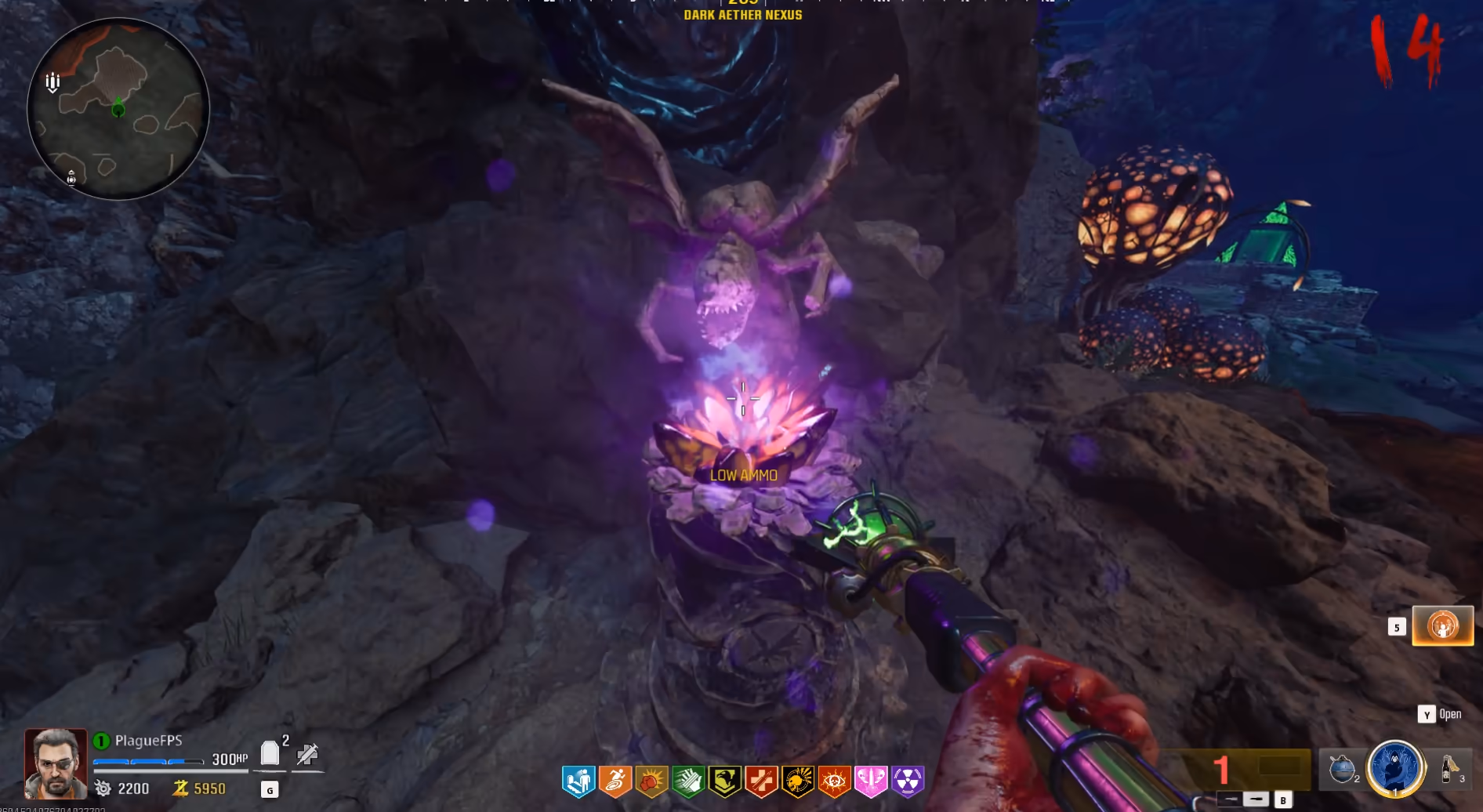Select the pink Double Tap bullet perk

coord(871,781)
